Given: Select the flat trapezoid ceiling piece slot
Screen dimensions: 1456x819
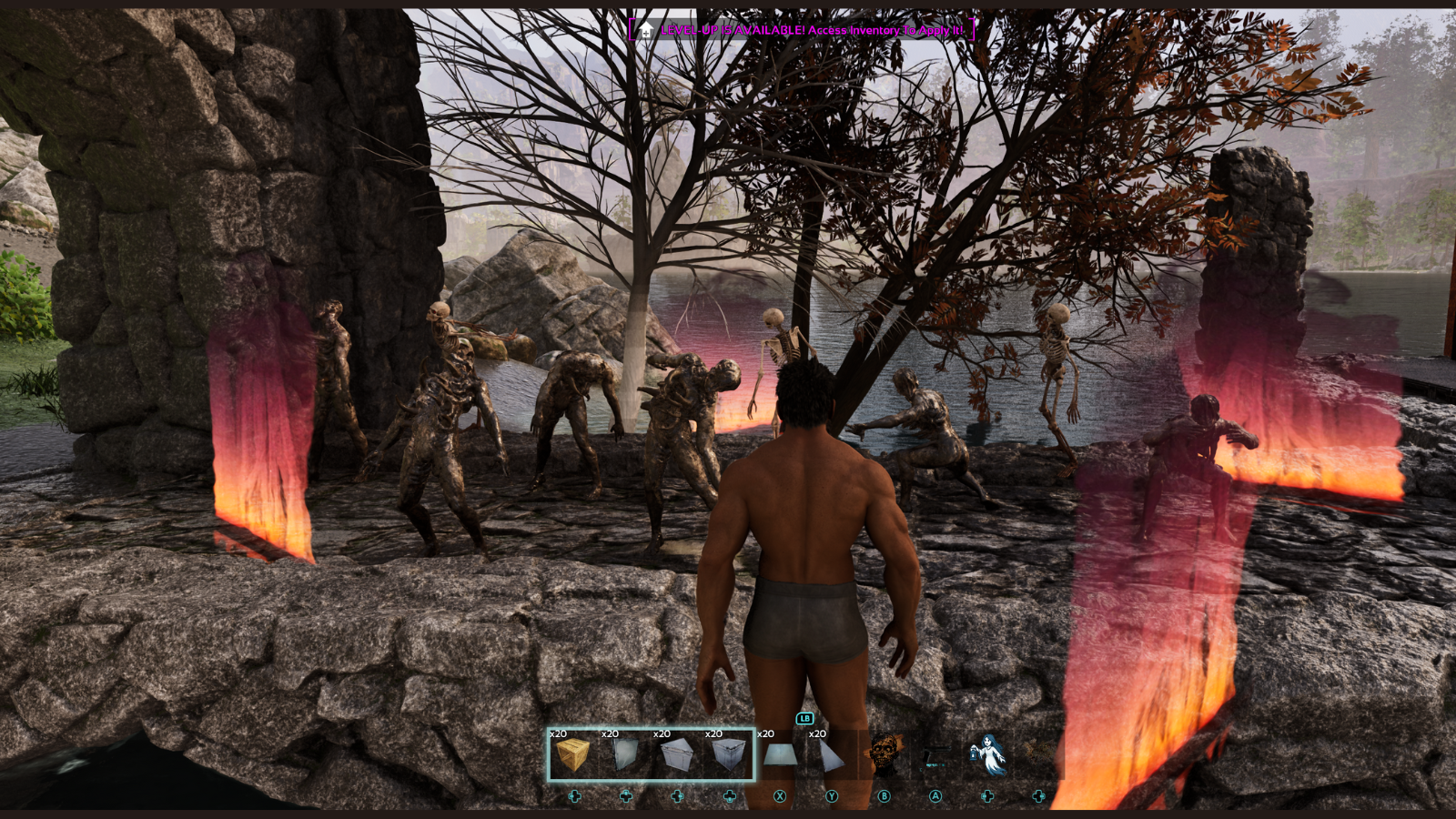Looking at the screenshot, I should click(x=780, y=754).
